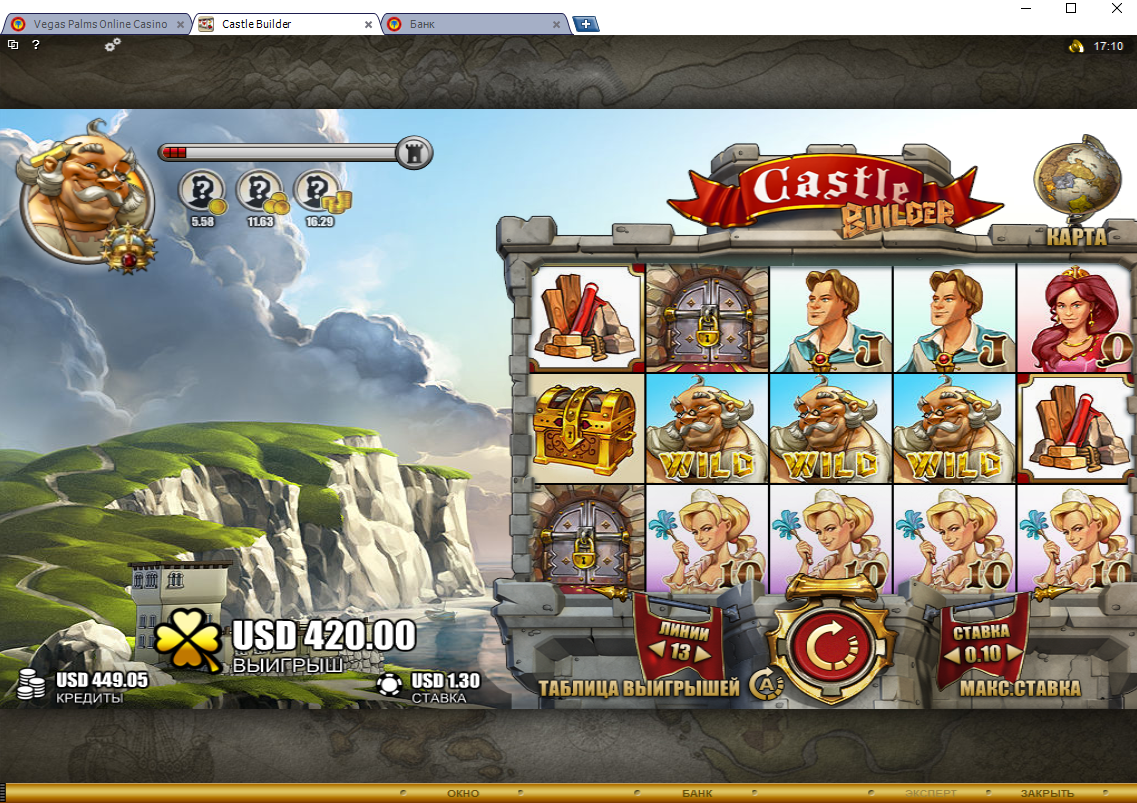Switch to the Vegas Palms Online Casino tab

[x=96, y=24]
